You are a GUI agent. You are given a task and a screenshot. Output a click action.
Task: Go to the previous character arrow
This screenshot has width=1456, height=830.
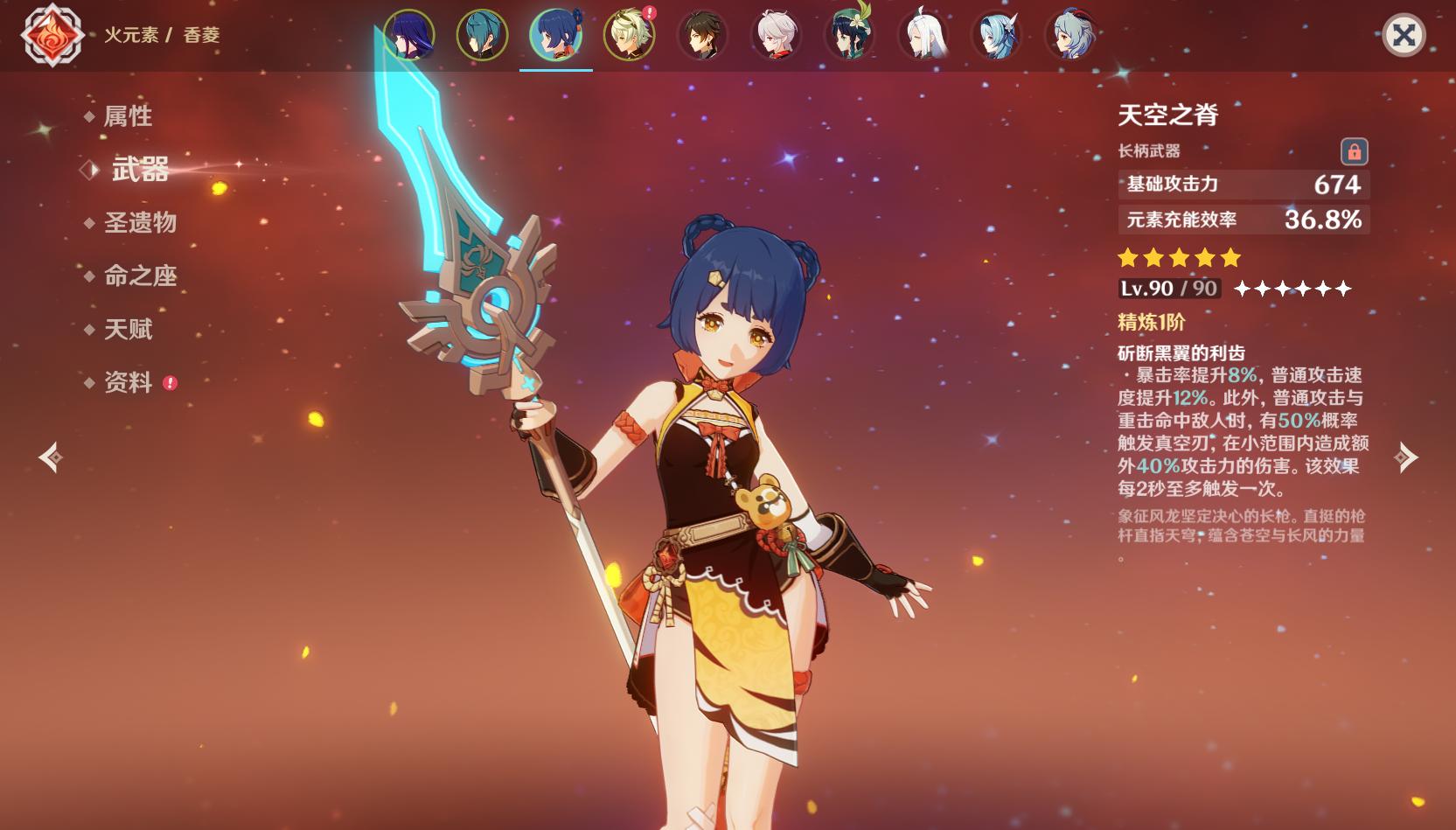click(x=51, y=457)
